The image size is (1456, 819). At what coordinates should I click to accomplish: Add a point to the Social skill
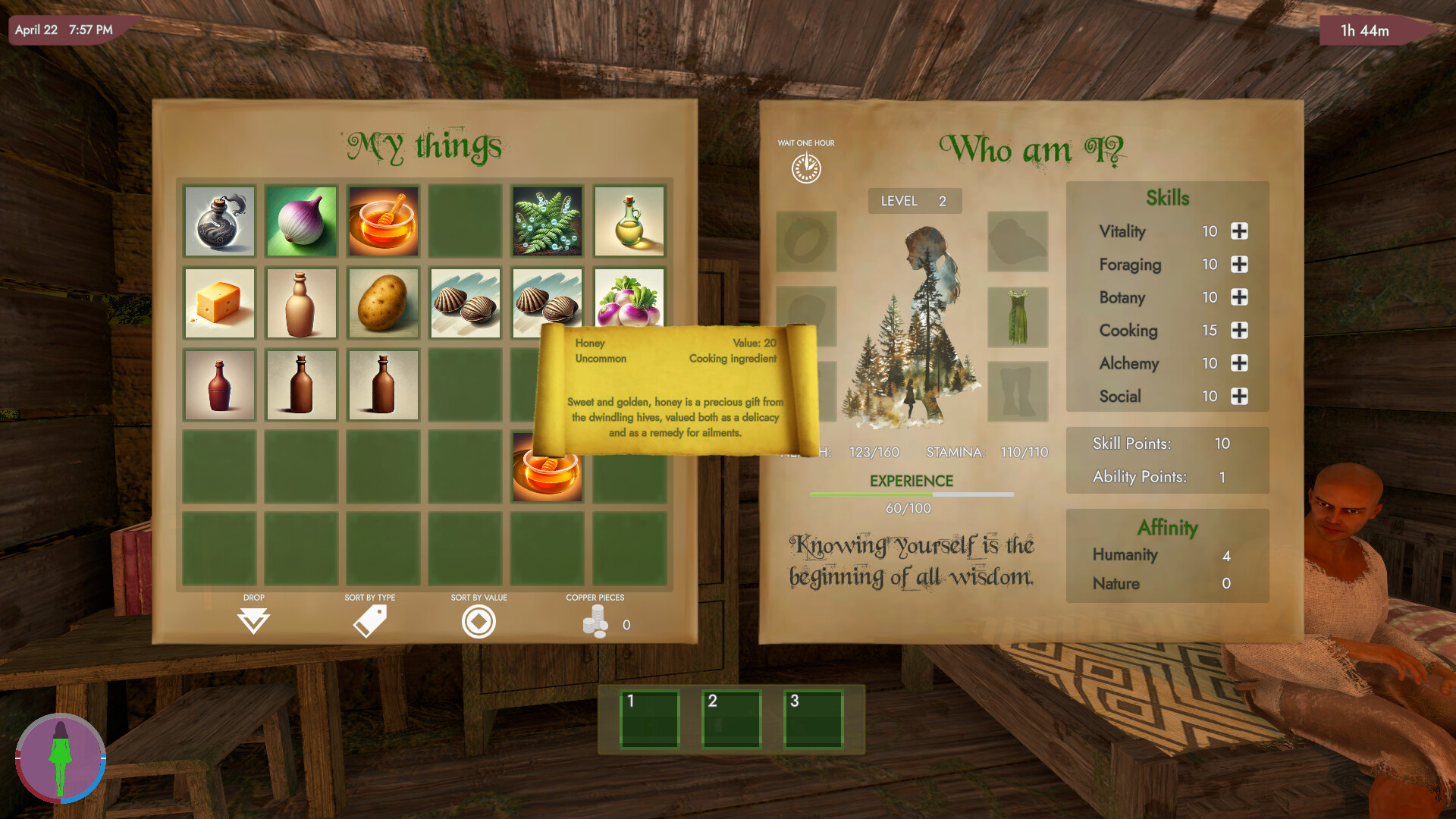pyautogui.click(x=1239, y=396)
